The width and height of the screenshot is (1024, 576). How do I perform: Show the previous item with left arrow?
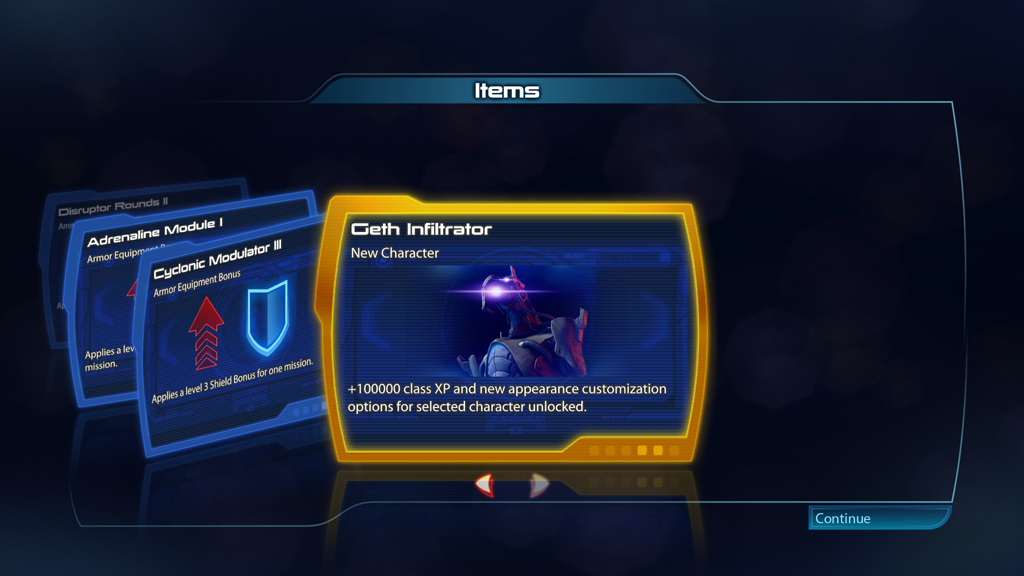(485, 486)
